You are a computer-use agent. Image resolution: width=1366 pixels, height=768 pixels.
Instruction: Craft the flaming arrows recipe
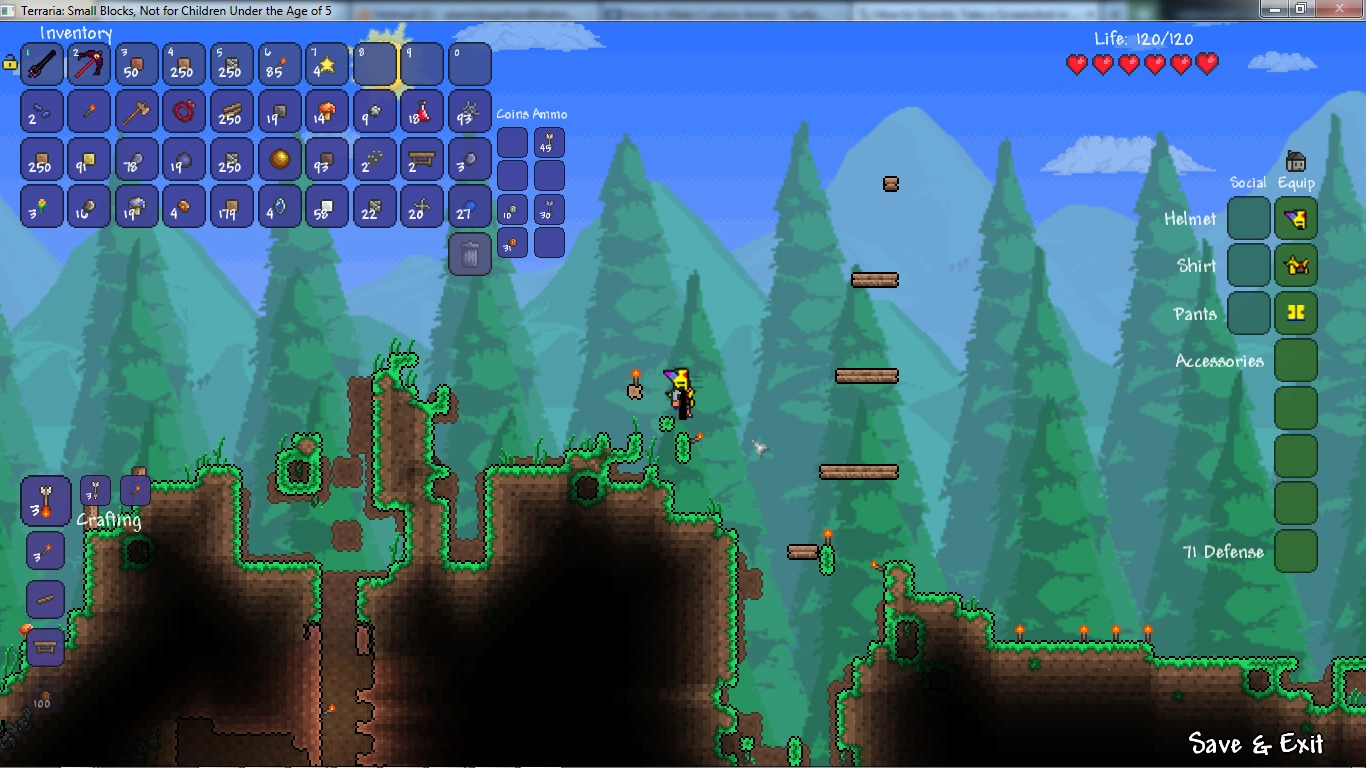[x=46, y=501]
